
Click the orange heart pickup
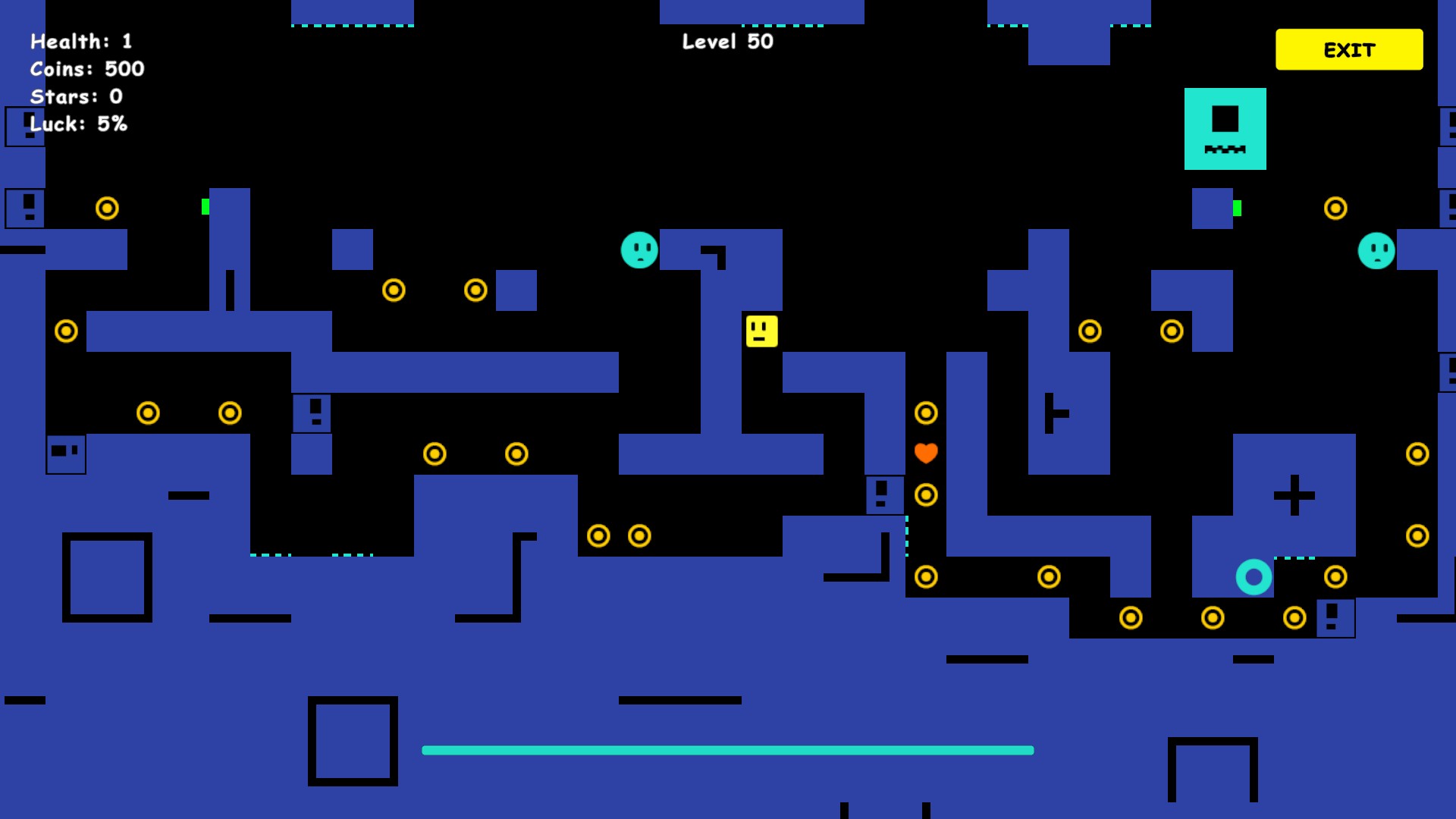click(925, 453)
